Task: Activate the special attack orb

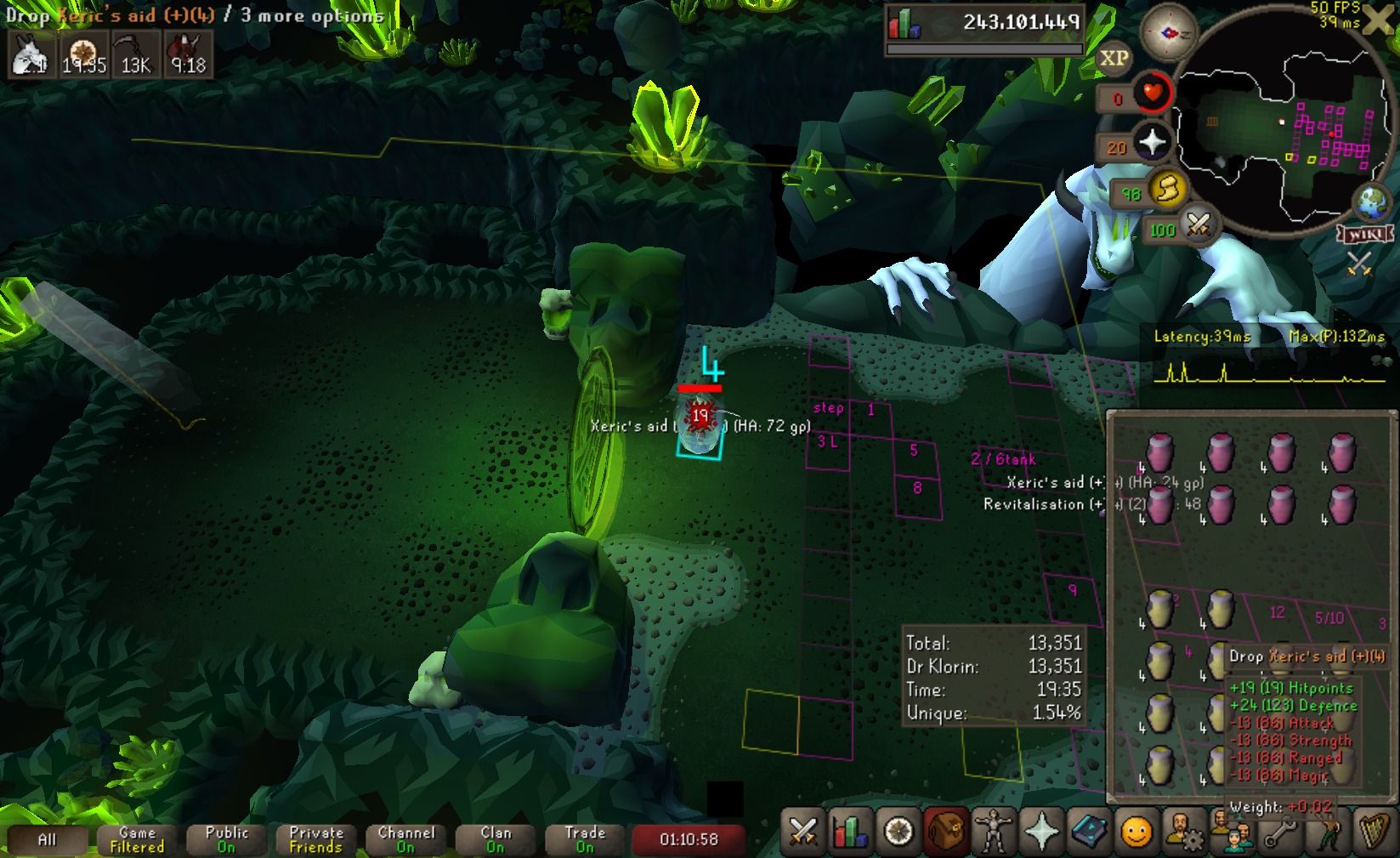Action: tap(1199, 224)
